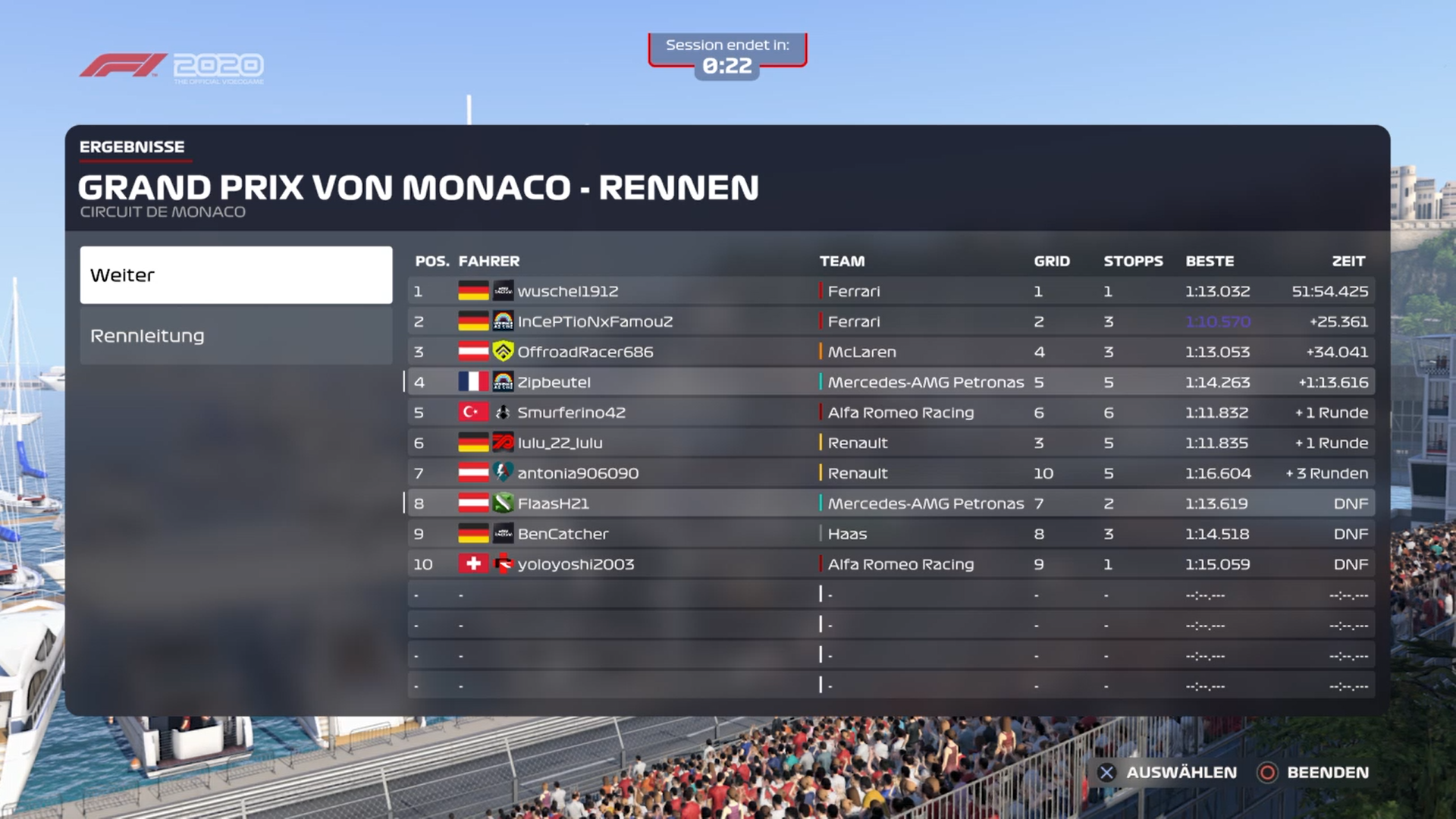
Task: Open the Rennleitung menu entry
Action: click(236, 336)
